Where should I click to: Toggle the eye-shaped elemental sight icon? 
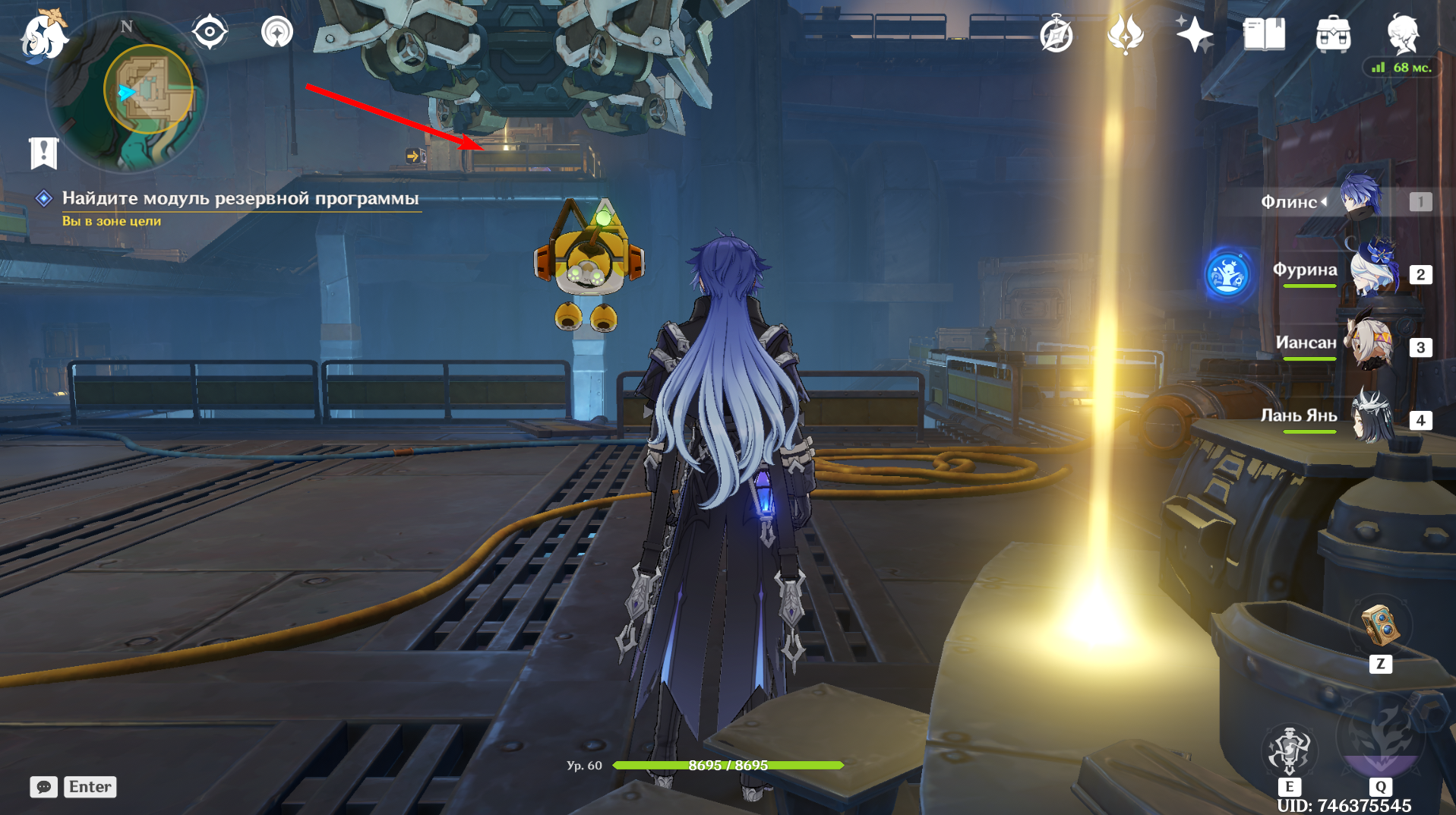tap(210, 33)
